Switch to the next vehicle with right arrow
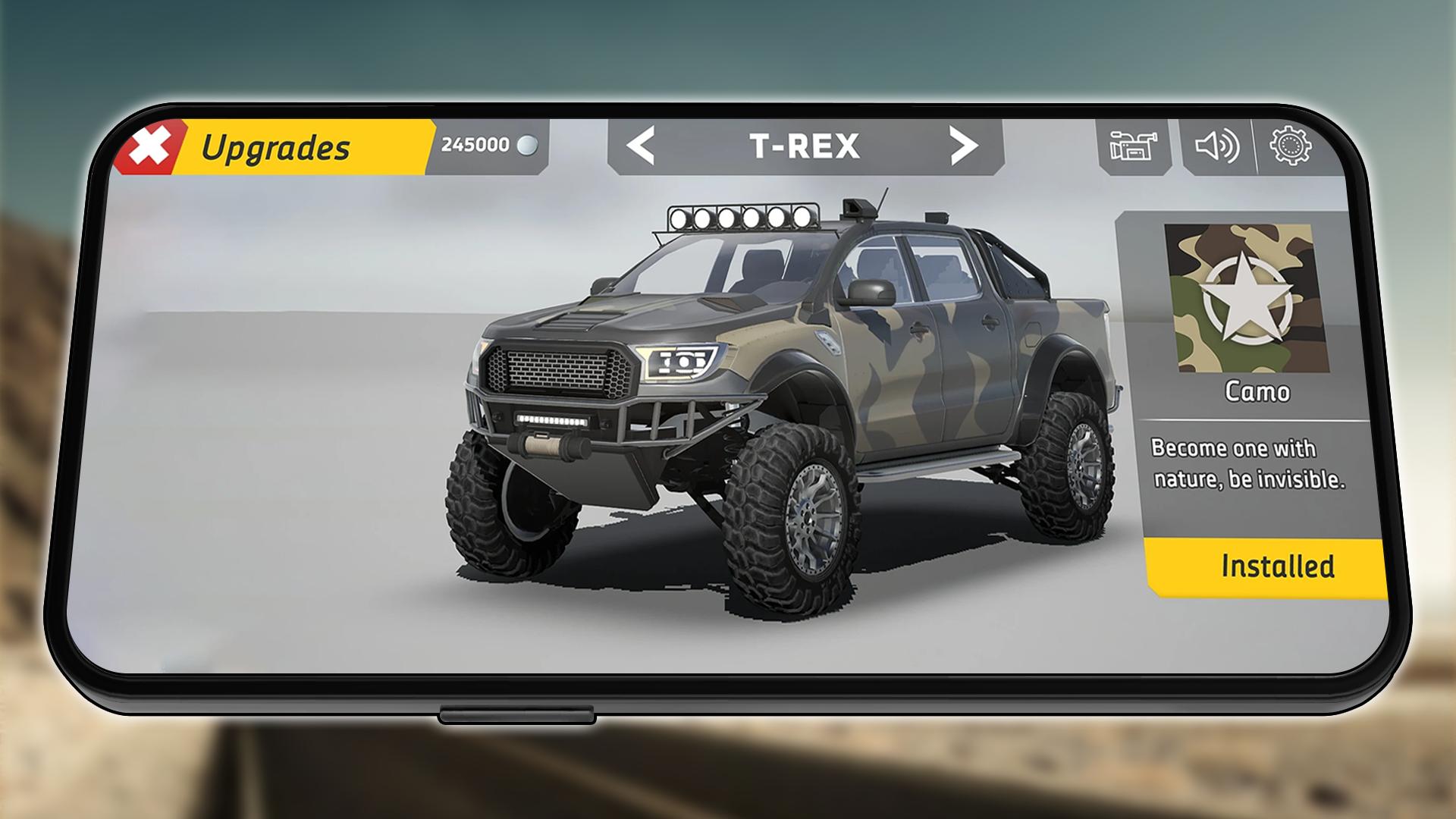The image size is (1456, 819). tap(963, 145)
